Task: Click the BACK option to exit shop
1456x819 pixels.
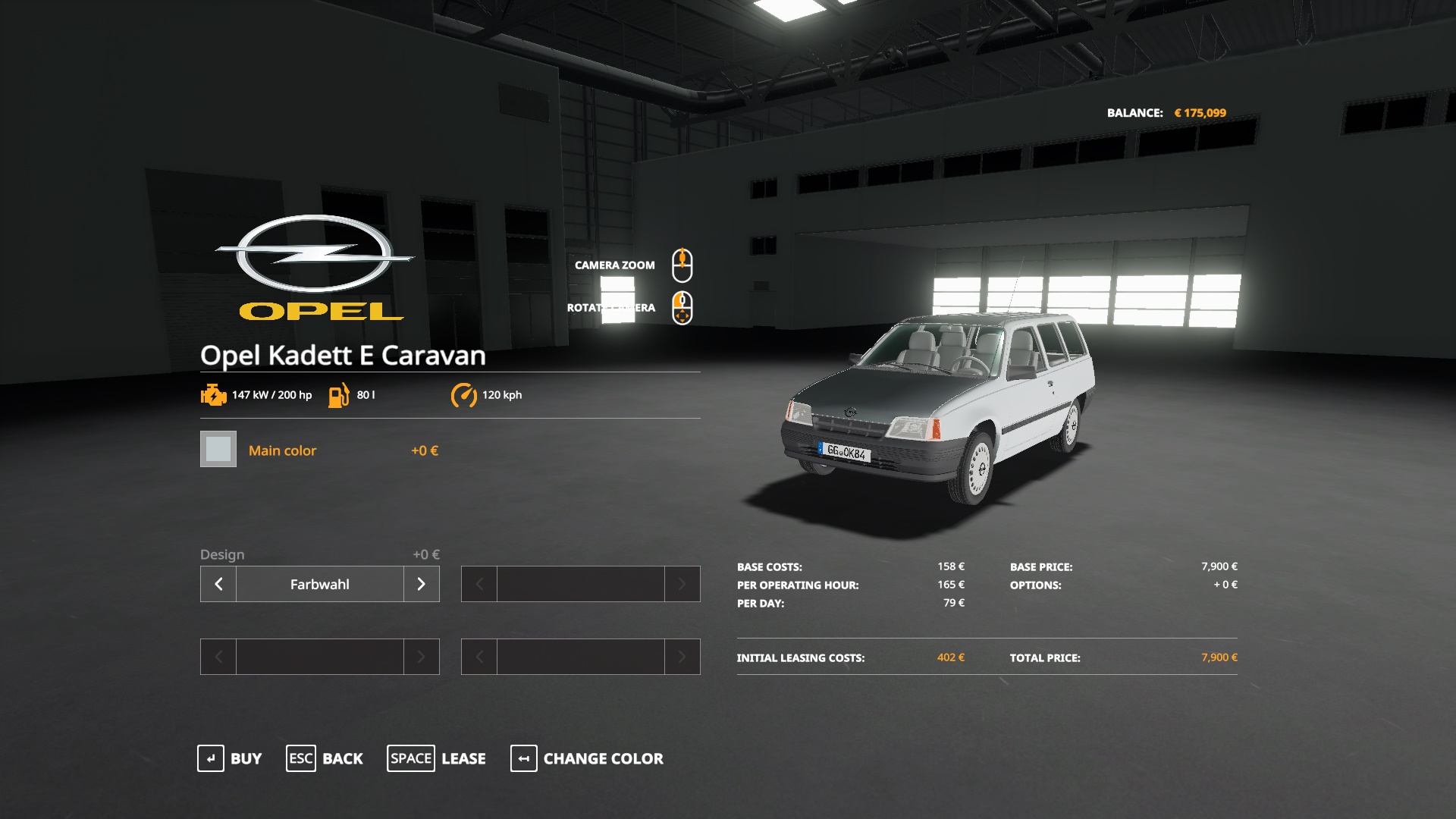Action: pos(343,758)
